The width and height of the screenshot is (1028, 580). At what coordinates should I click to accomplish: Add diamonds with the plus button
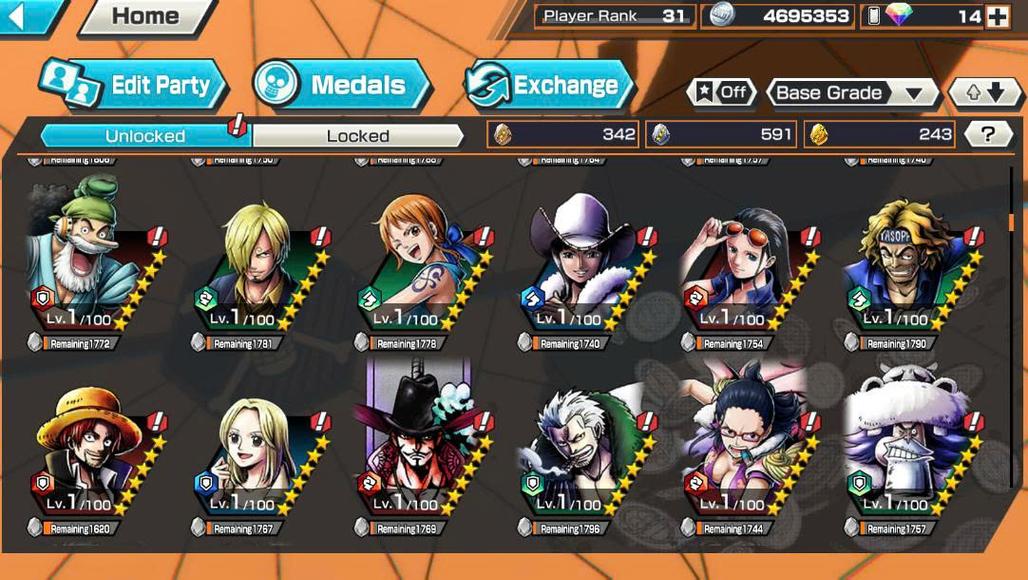(997, 16)
